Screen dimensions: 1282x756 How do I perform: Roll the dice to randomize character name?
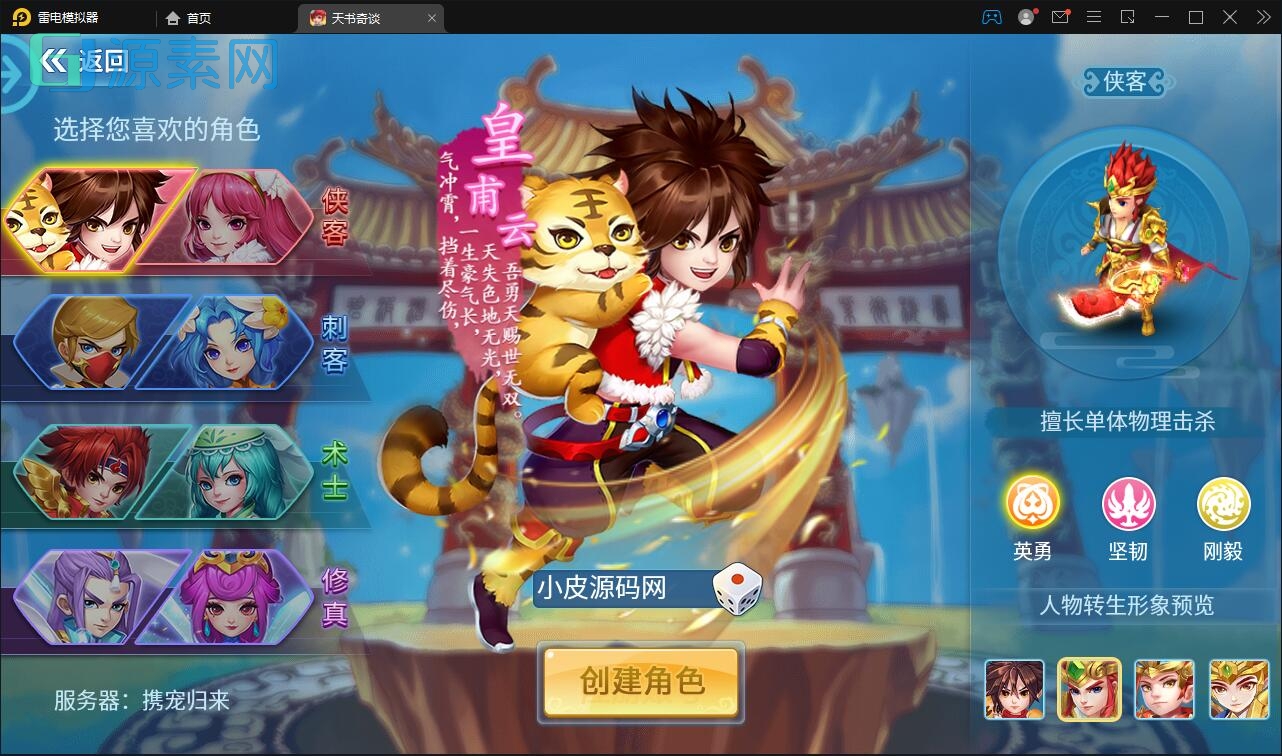point(736,589)
